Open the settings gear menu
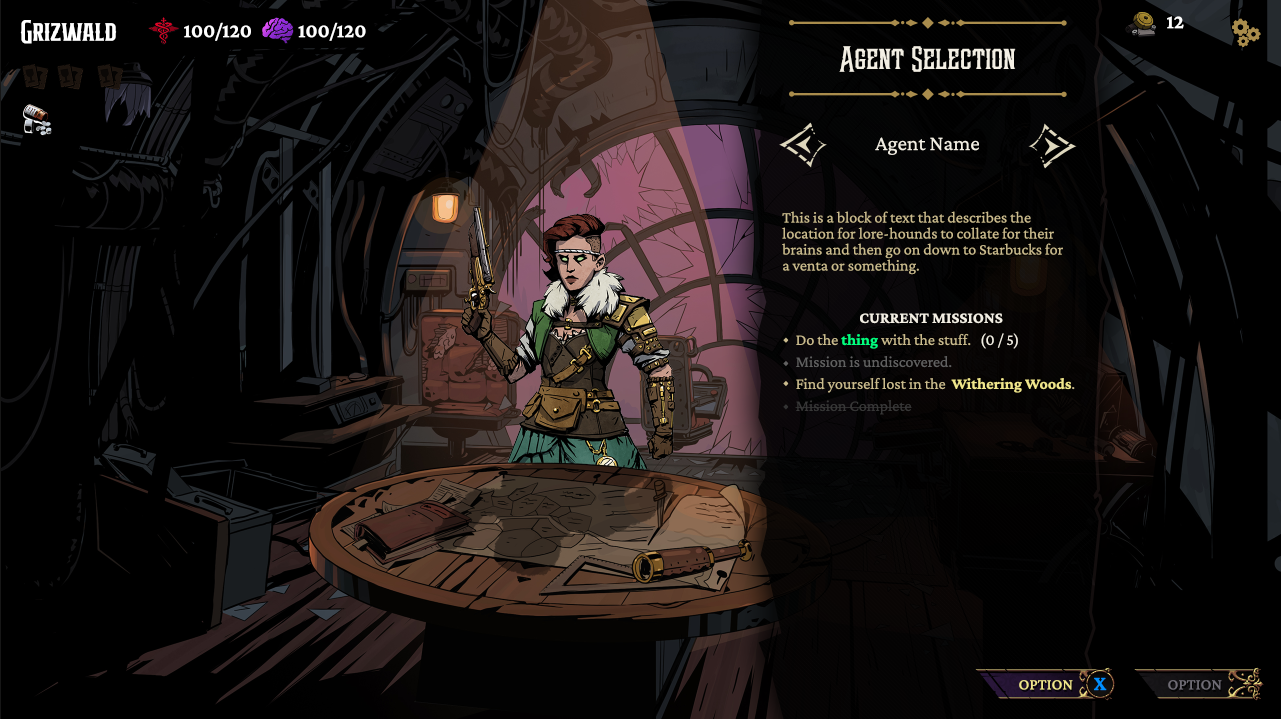The image size is (1281, 719). pyautogui.click(x=1245, y=33)
